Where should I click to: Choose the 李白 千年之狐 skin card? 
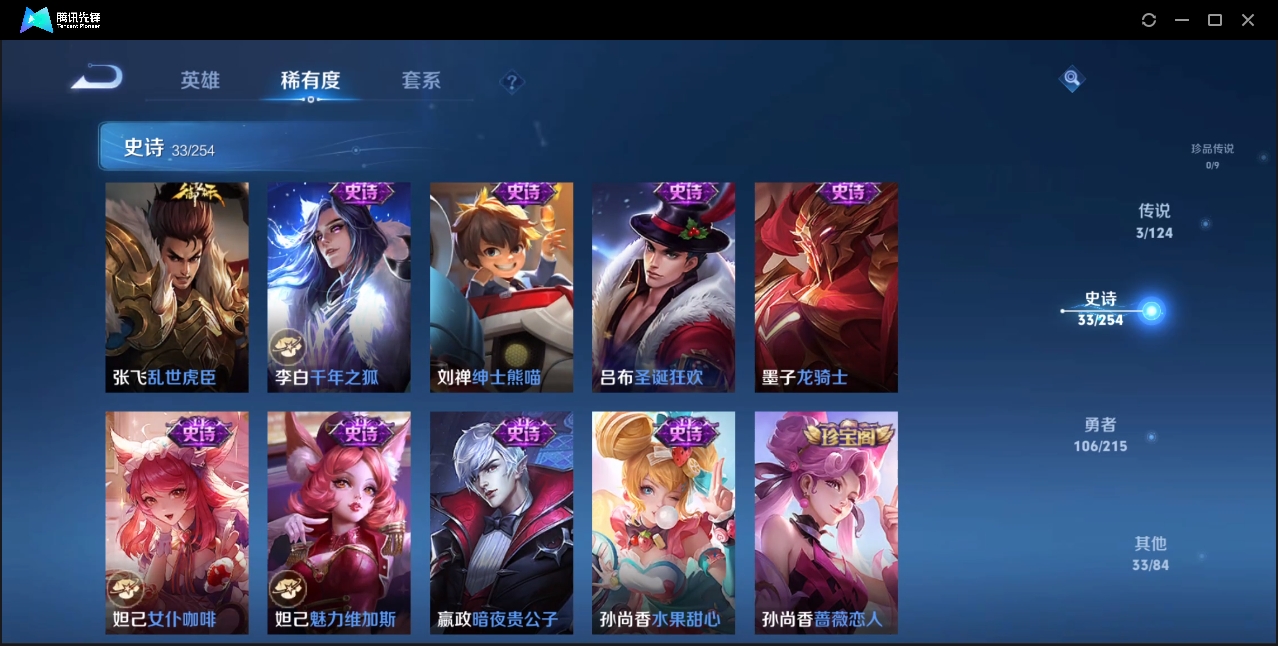pos(339,287)
